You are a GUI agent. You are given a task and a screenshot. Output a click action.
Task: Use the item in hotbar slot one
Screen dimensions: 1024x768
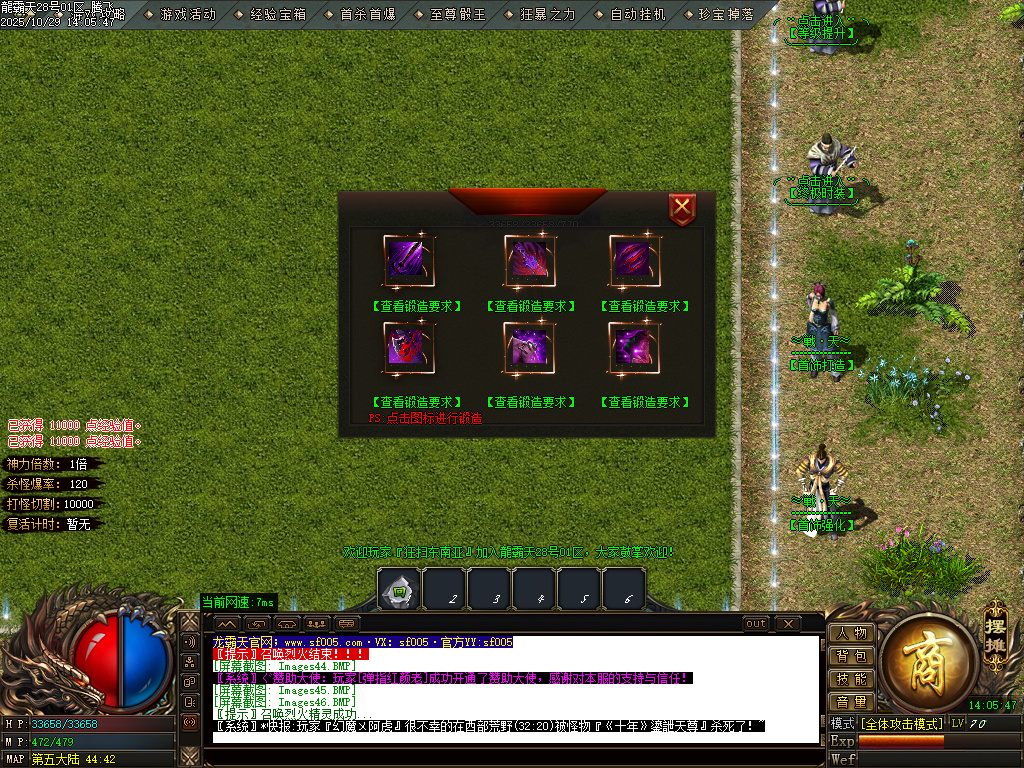pos(399,590)
